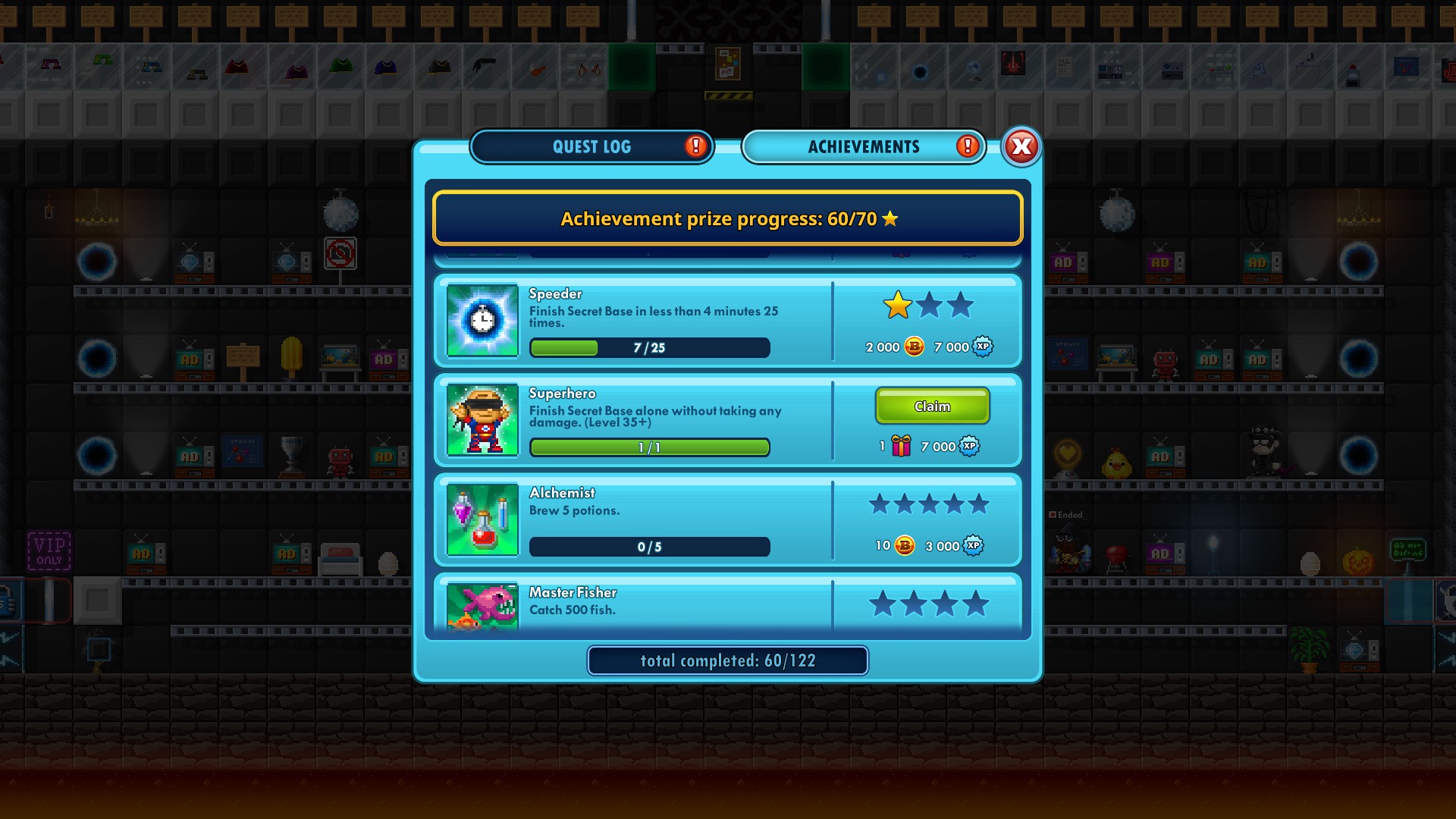Click the red exclamation badge on Achievements
Viewport: 1456px width, 819px height.
[x=967, y=146]
